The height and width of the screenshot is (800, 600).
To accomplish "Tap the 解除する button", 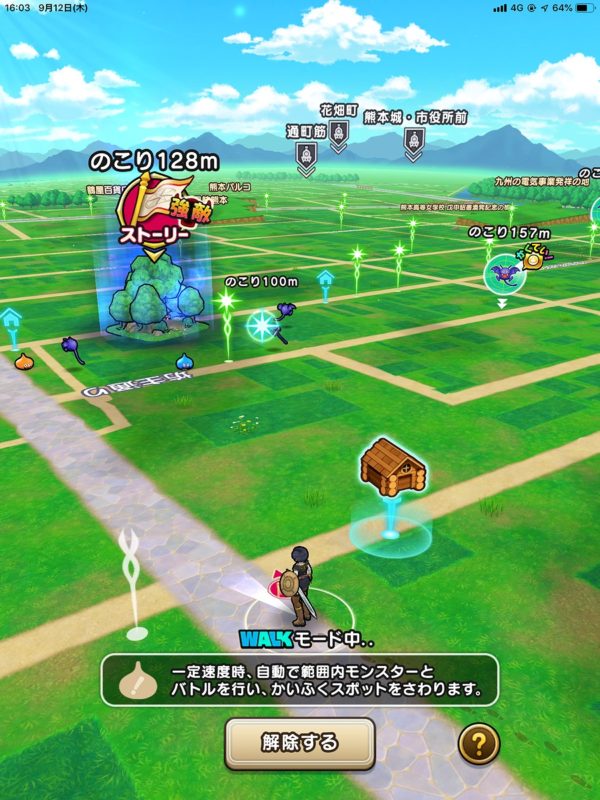I will [x=300, y=743].
